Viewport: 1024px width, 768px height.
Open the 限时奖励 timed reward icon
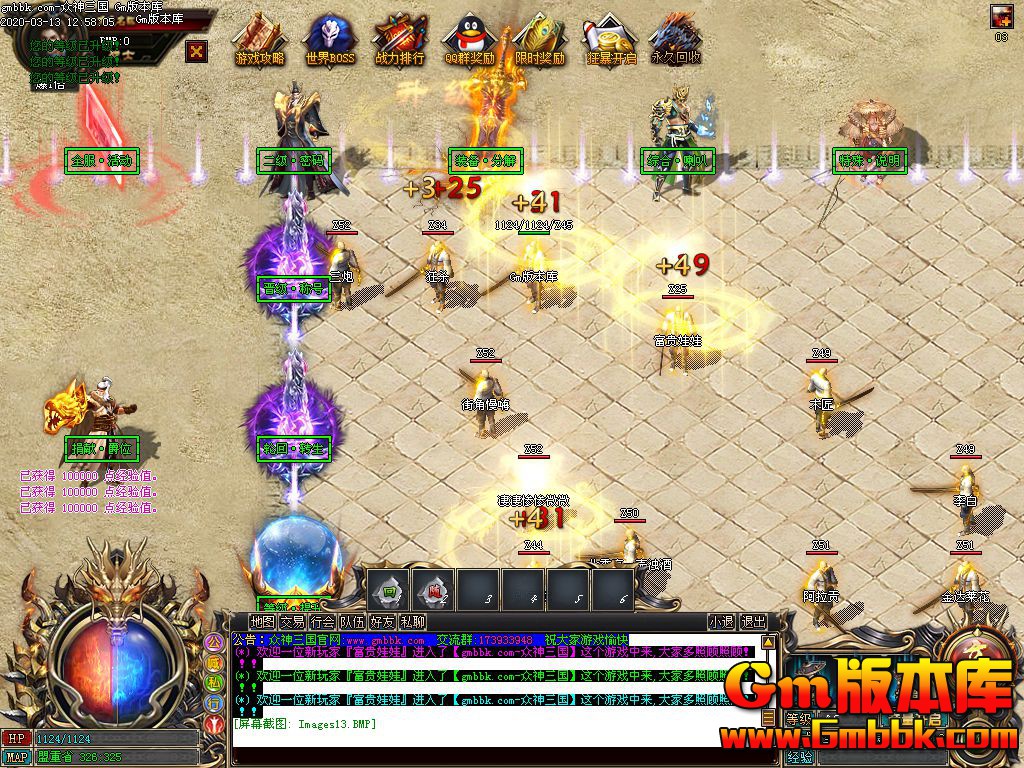point(539,40)
